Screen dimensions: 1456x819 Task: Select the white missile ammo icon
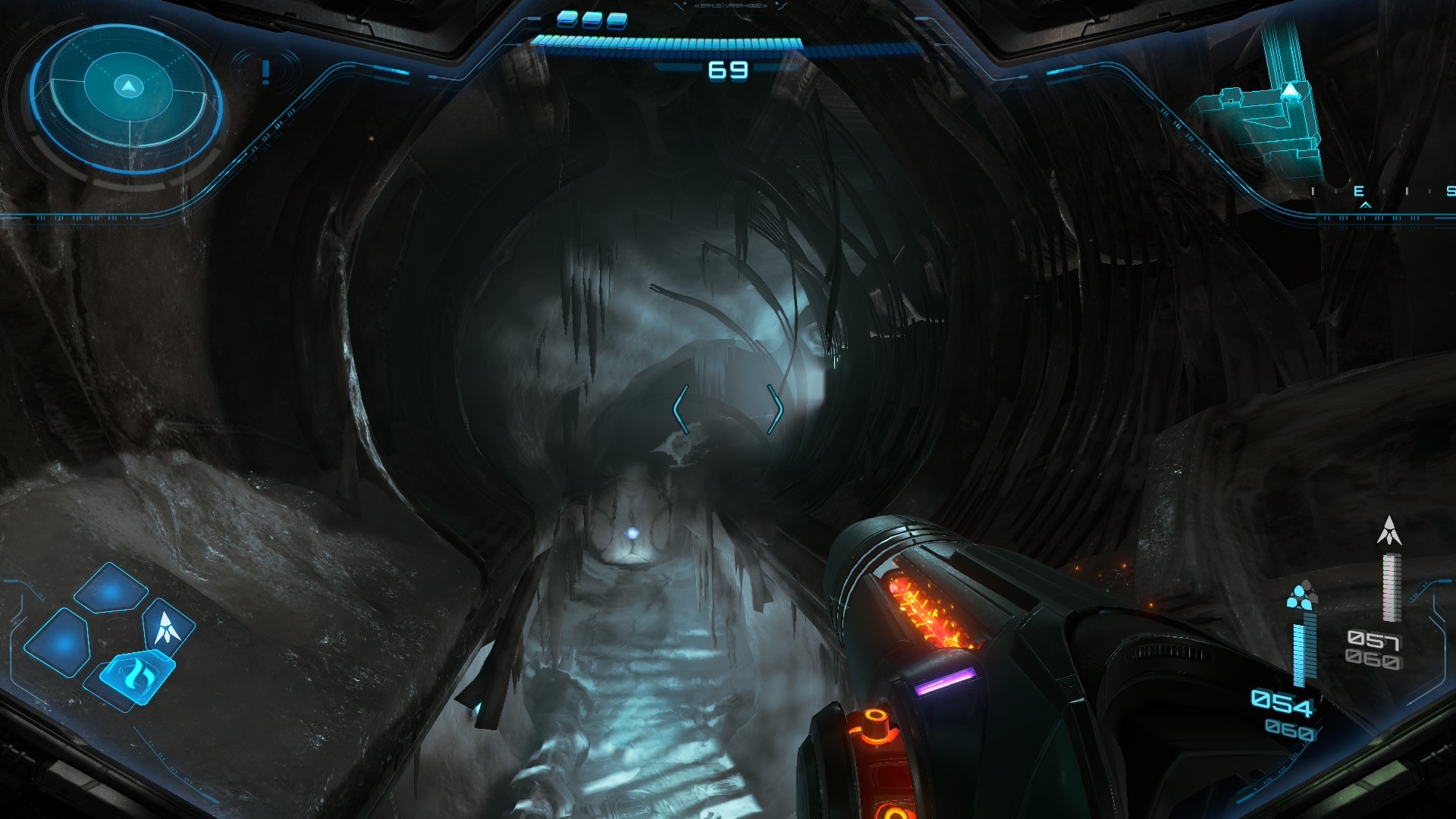click(1389, 531)
